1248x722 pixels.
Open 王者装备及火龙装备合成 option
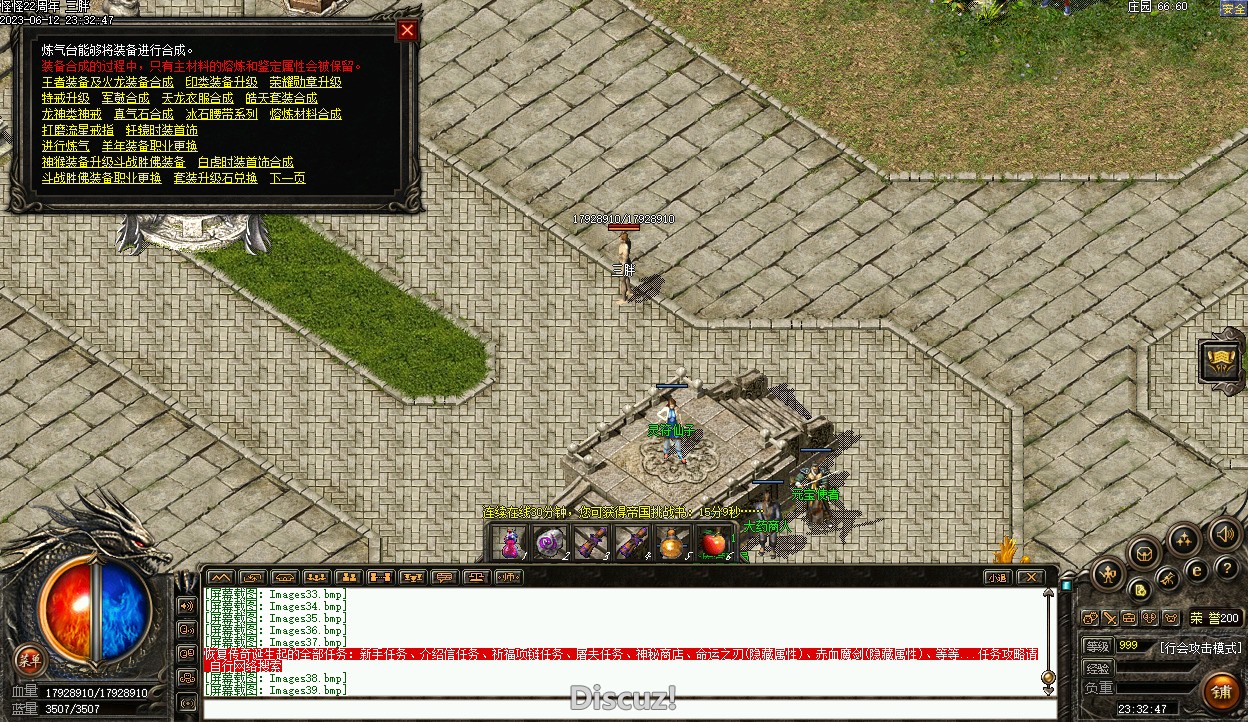pos(108,82)
